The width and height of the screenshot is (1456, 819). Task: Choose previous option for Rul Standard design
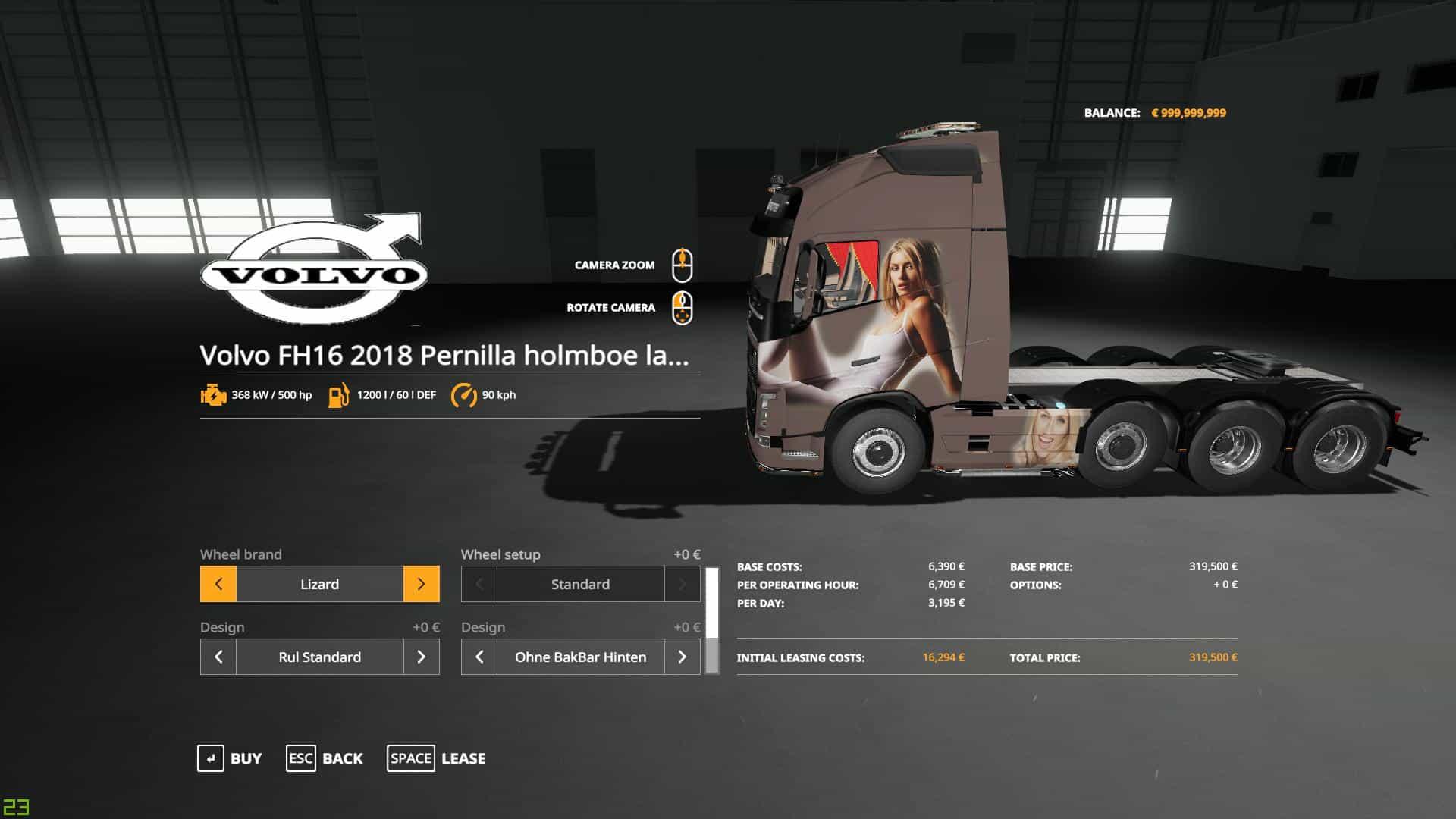pyautogui.click(x=218, y=657)
